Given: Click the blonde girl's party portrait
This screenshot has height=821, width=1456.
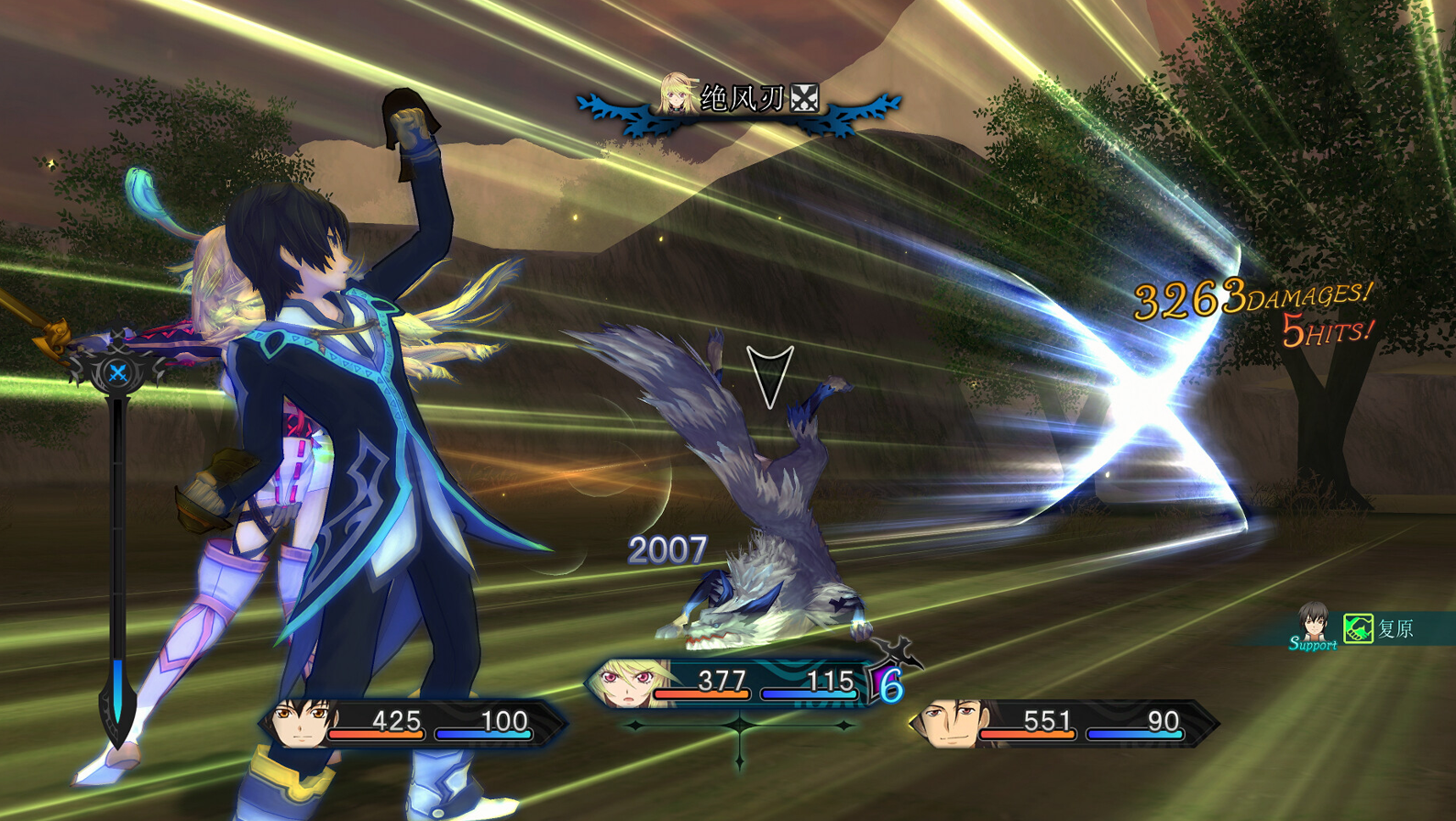Looking at the screenshot, I should pyautogui.click(x=625, y=683).
